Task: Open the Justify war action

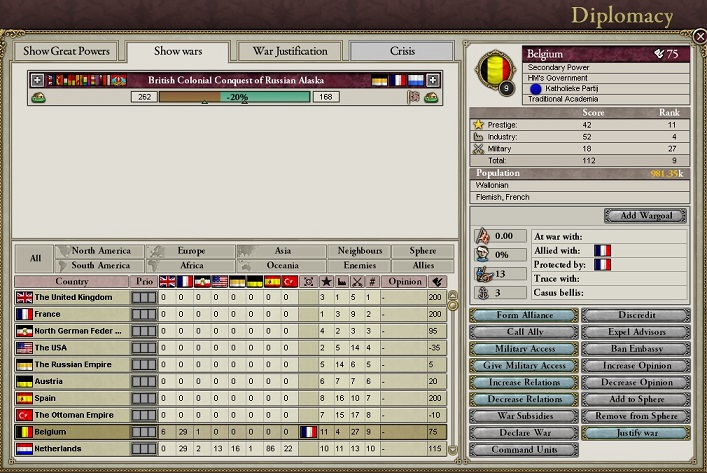Action: (x=637, y=433)
